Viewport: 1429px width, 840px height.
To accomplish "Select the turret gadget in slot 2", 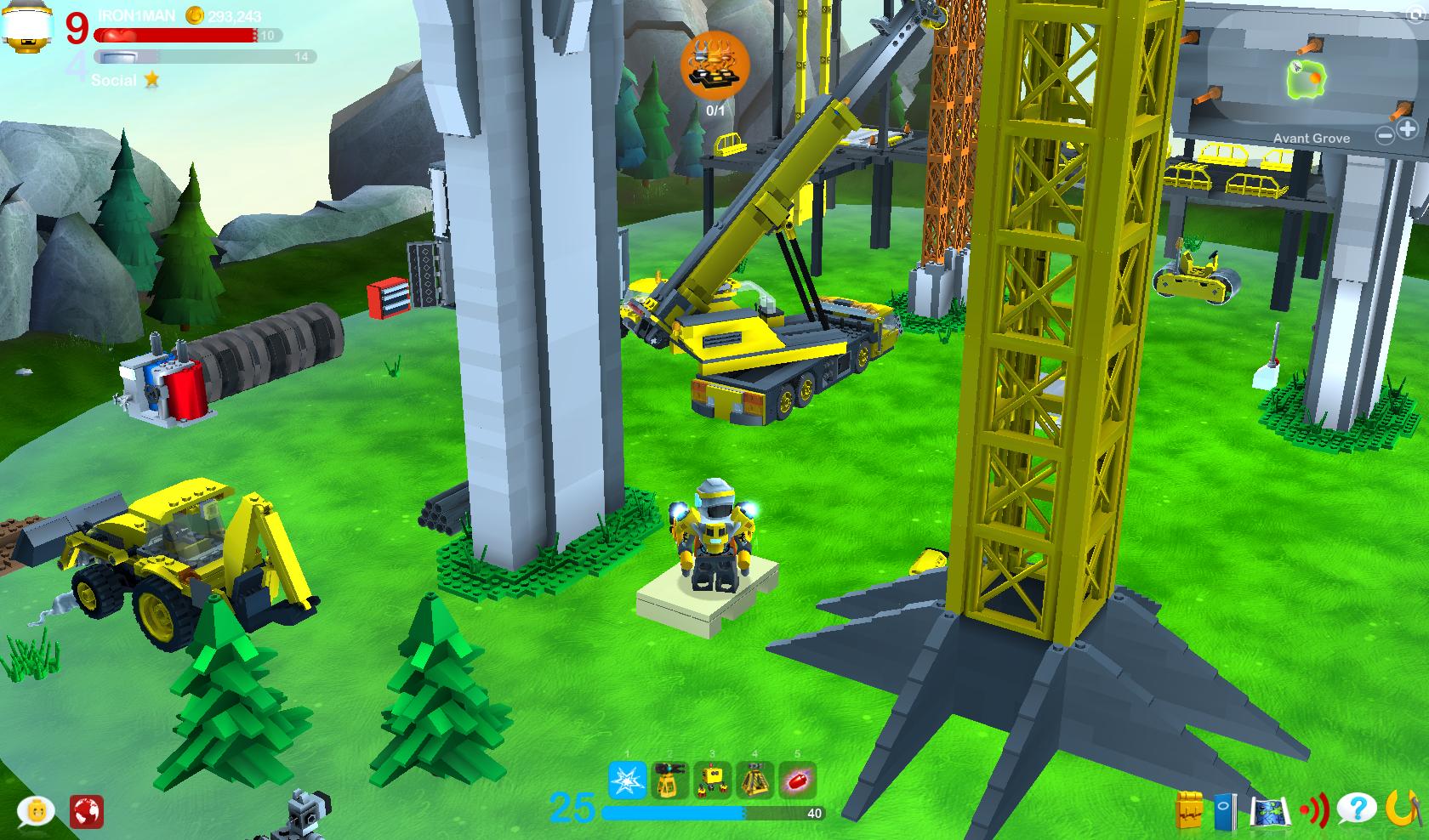I will point(669,780).
